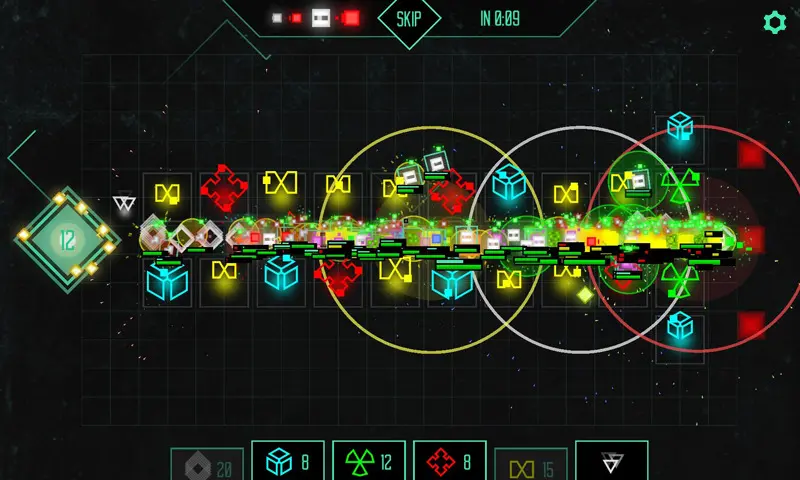Select the blue cube tower costing 8
The width and height of the screenshot is (800, 480).
(288, 462)
